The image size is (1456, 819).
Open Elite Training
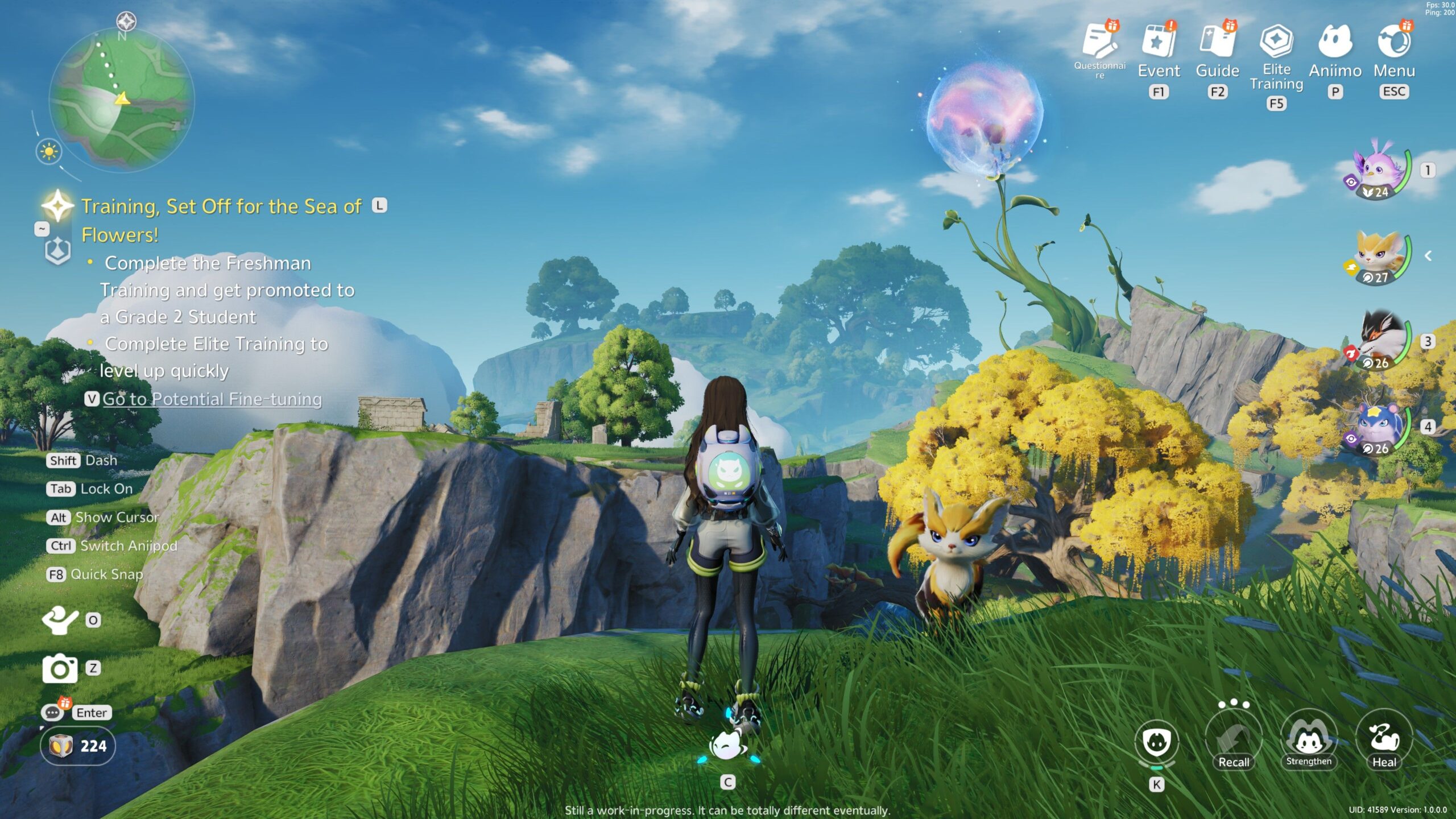(x=1276, y=42)
